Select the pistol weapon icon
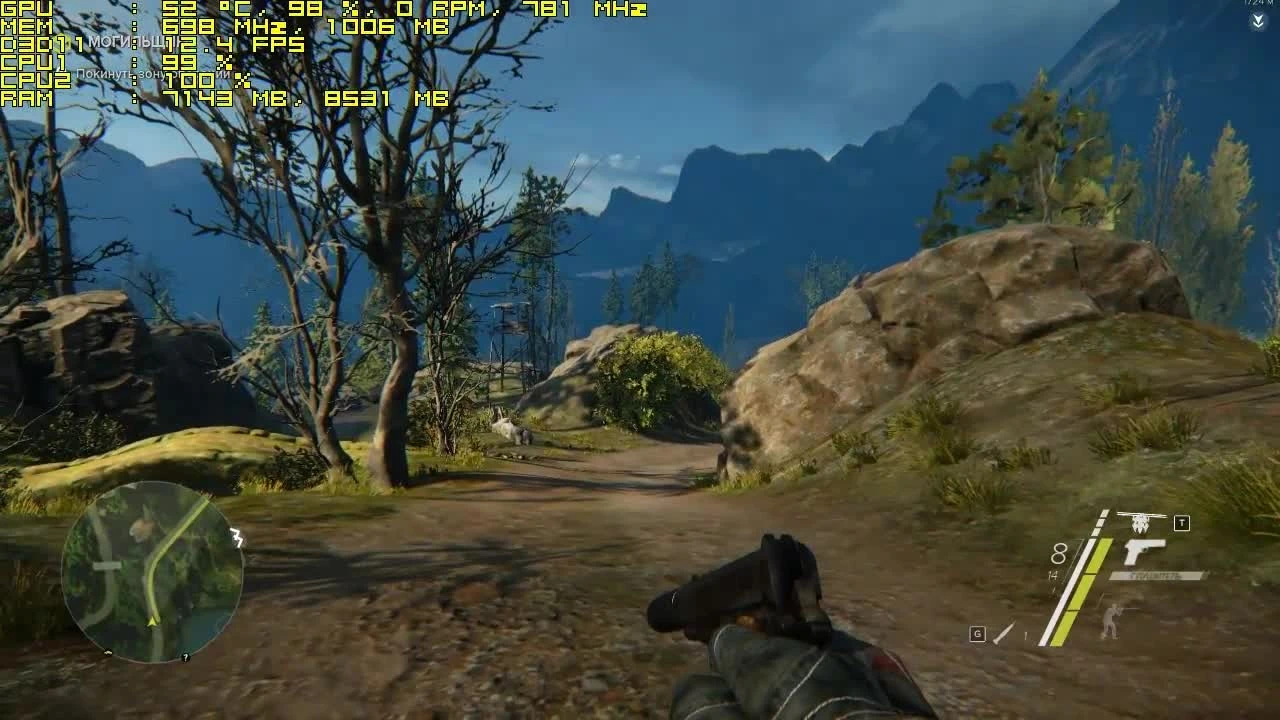 [x=1143, y=552]
